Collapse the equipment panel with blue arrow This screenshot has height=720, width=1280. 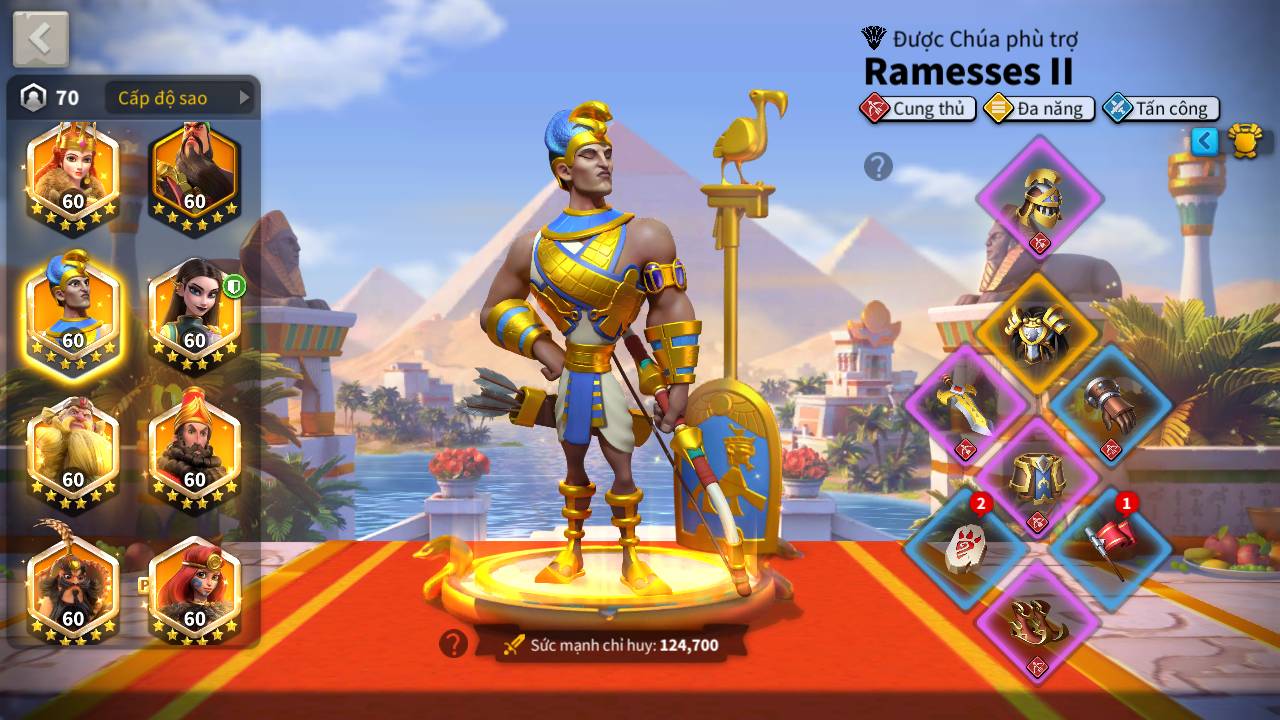tap(1205, 141)
